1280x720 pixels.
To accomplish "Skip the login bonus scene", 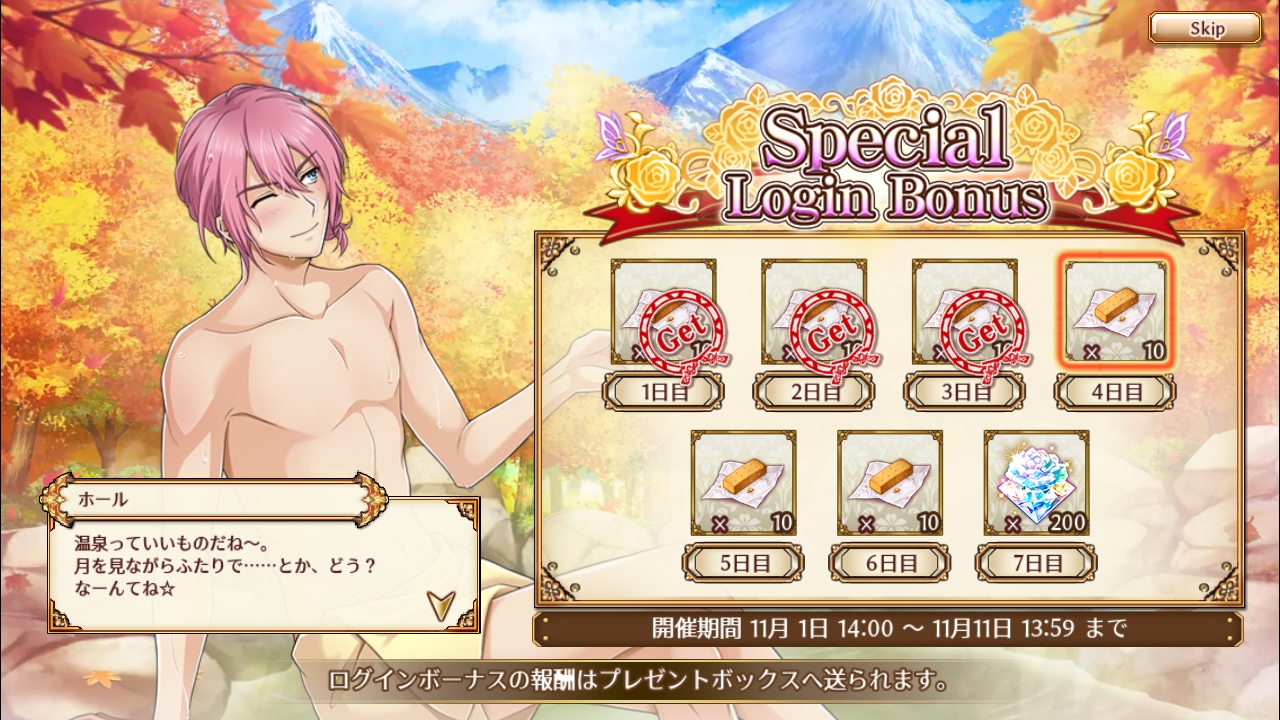I will click(1204, 28).
